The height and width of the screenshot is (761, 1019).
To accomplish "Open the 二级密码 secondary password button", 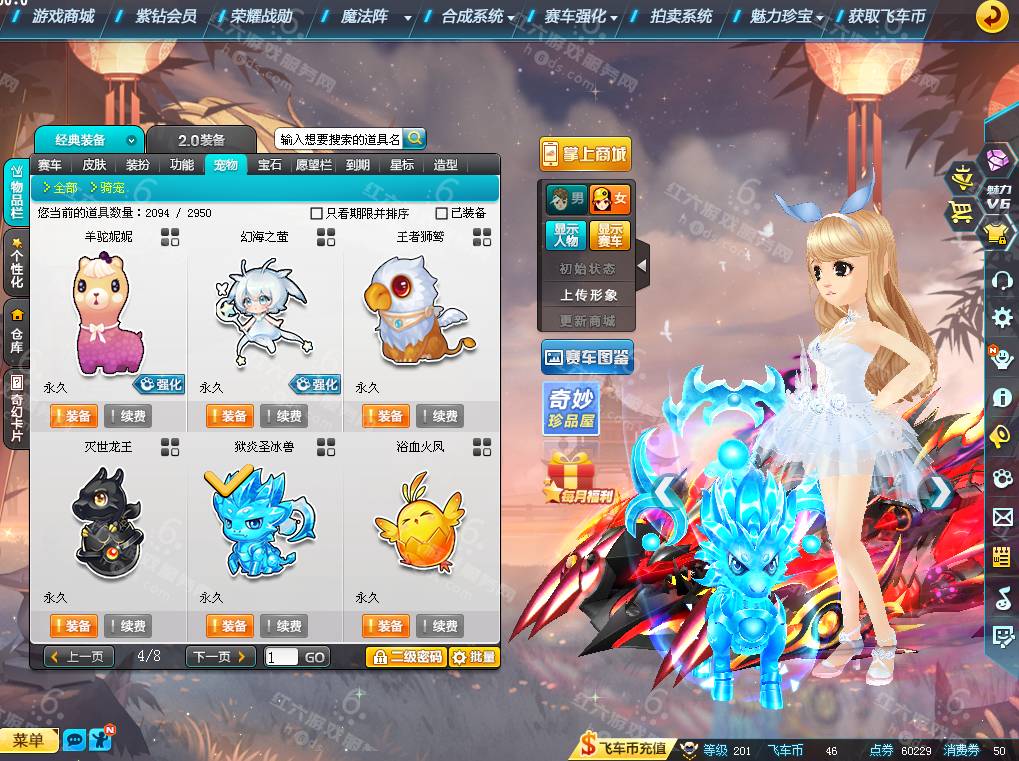I will (405, 657).
